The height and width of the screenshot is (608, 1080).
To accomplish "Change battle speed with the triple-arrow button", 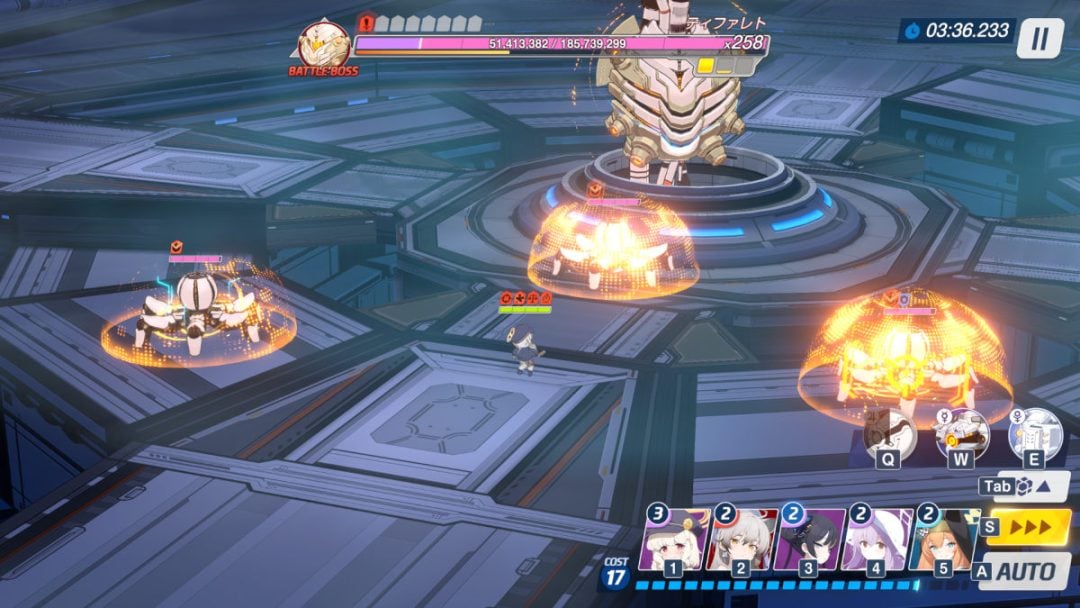I will click(1029, 526).
